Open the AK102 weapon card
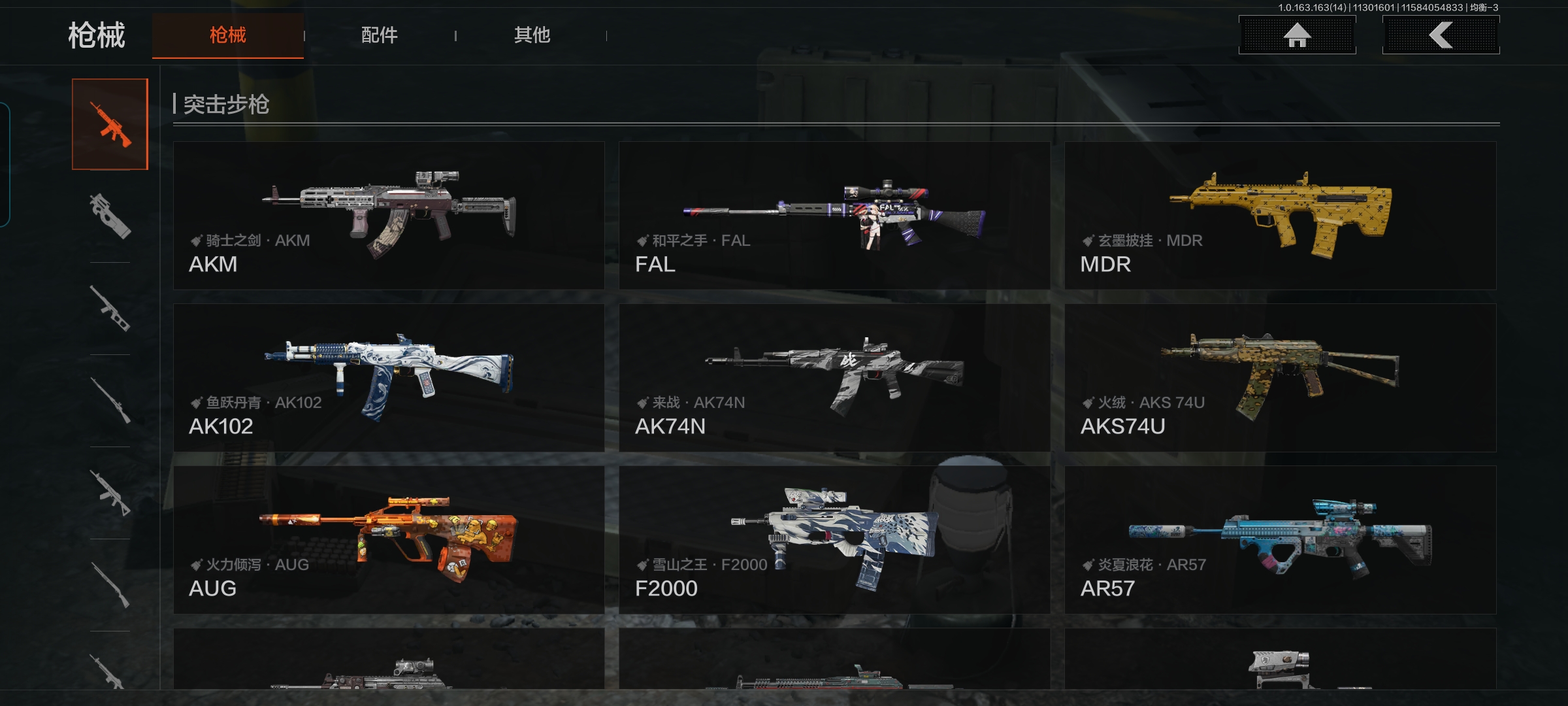The height and width of the screenshot is (706, 1568). pyautogui.click(x=389, y=378)
